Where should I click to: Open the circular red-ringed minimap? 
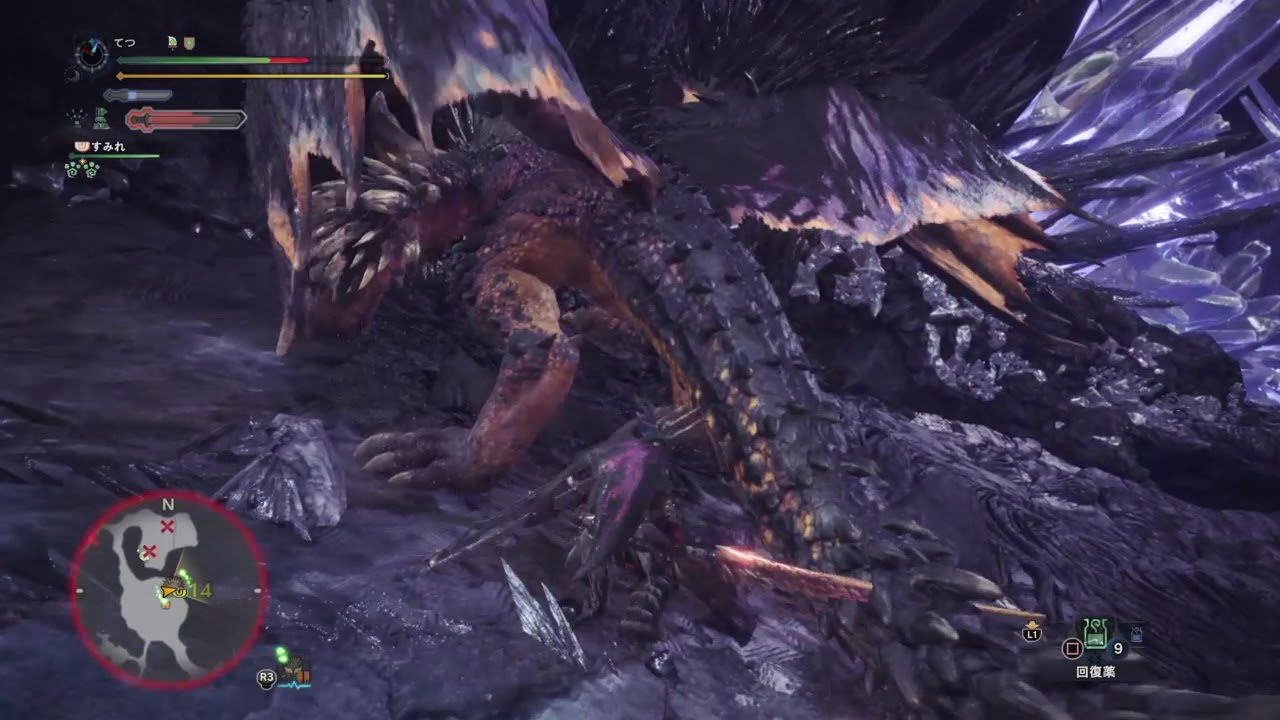pos(168,590)
